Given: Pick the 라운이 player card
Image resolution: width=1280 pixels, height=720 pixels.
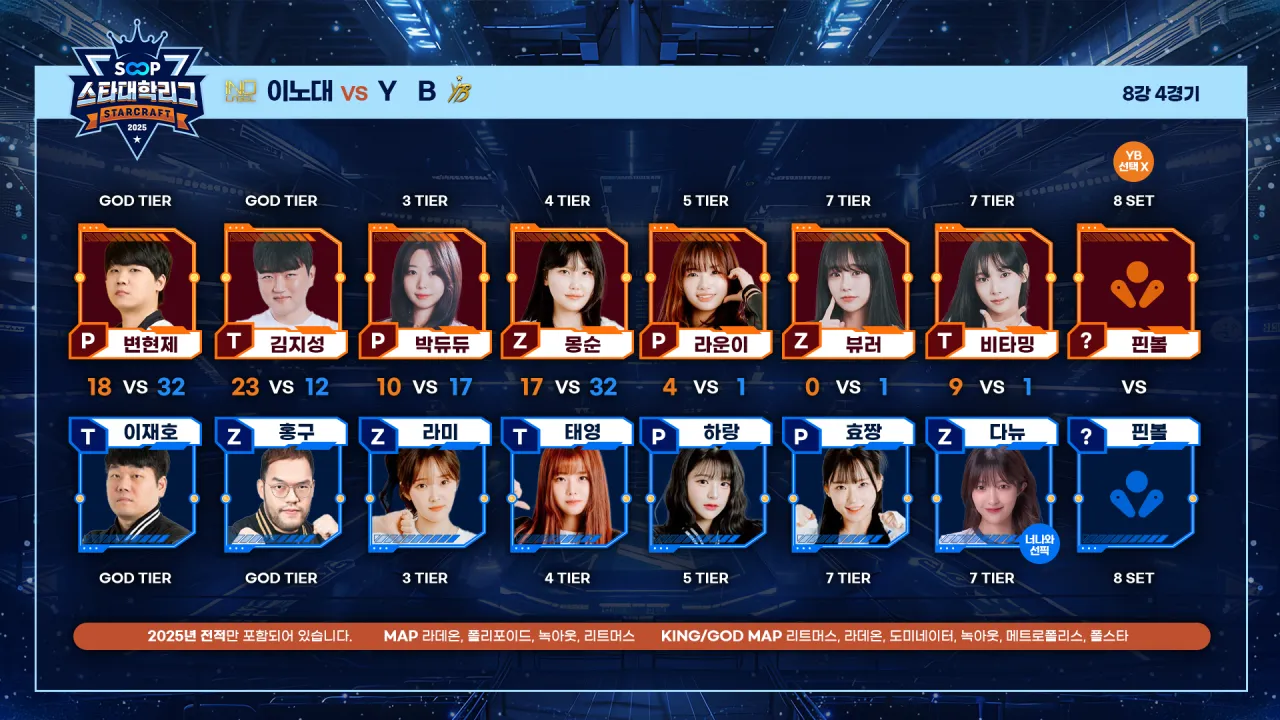Looking at the screenshot, I should pyautogui.click(x=707, y=291).
